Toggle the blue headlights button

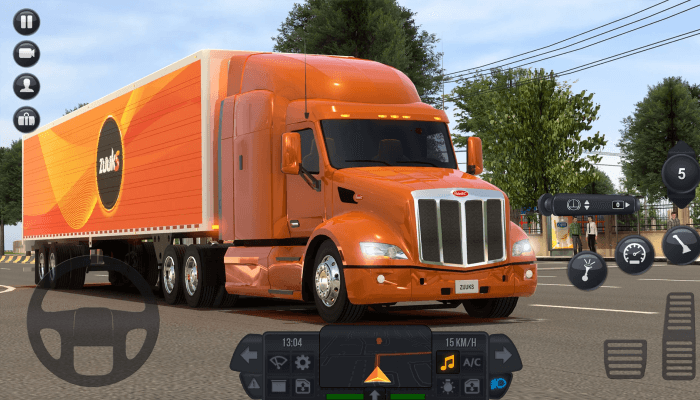pos(497,384)
